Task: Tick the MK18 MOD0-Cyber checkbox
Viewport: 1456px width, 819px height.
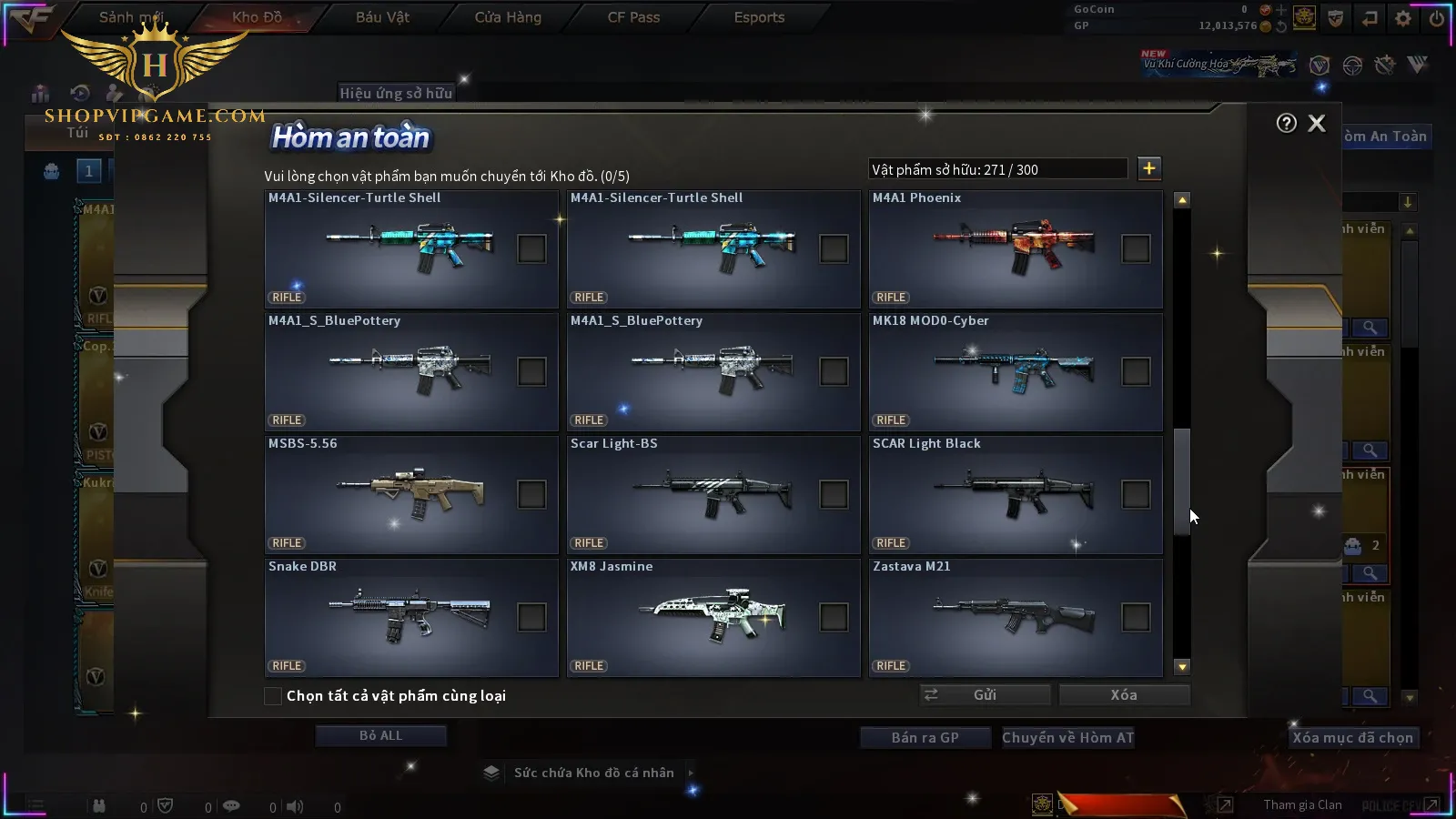Action: click(x=1136, y=371)
